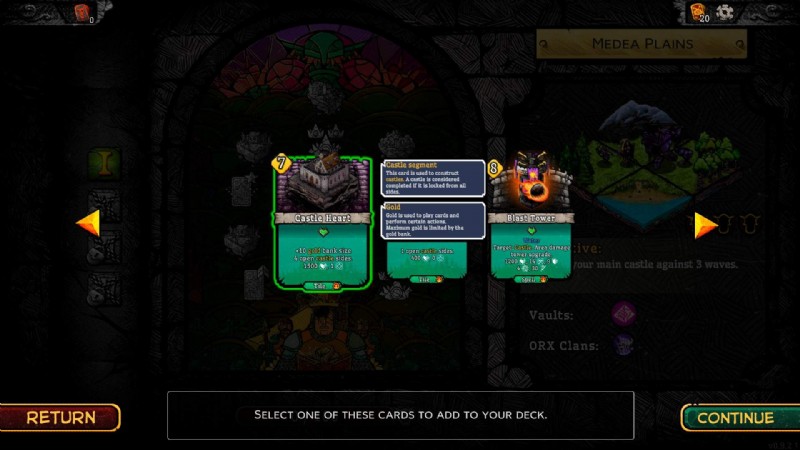Click the Continue button
The image size is (800, 450).
click(735, 417)
